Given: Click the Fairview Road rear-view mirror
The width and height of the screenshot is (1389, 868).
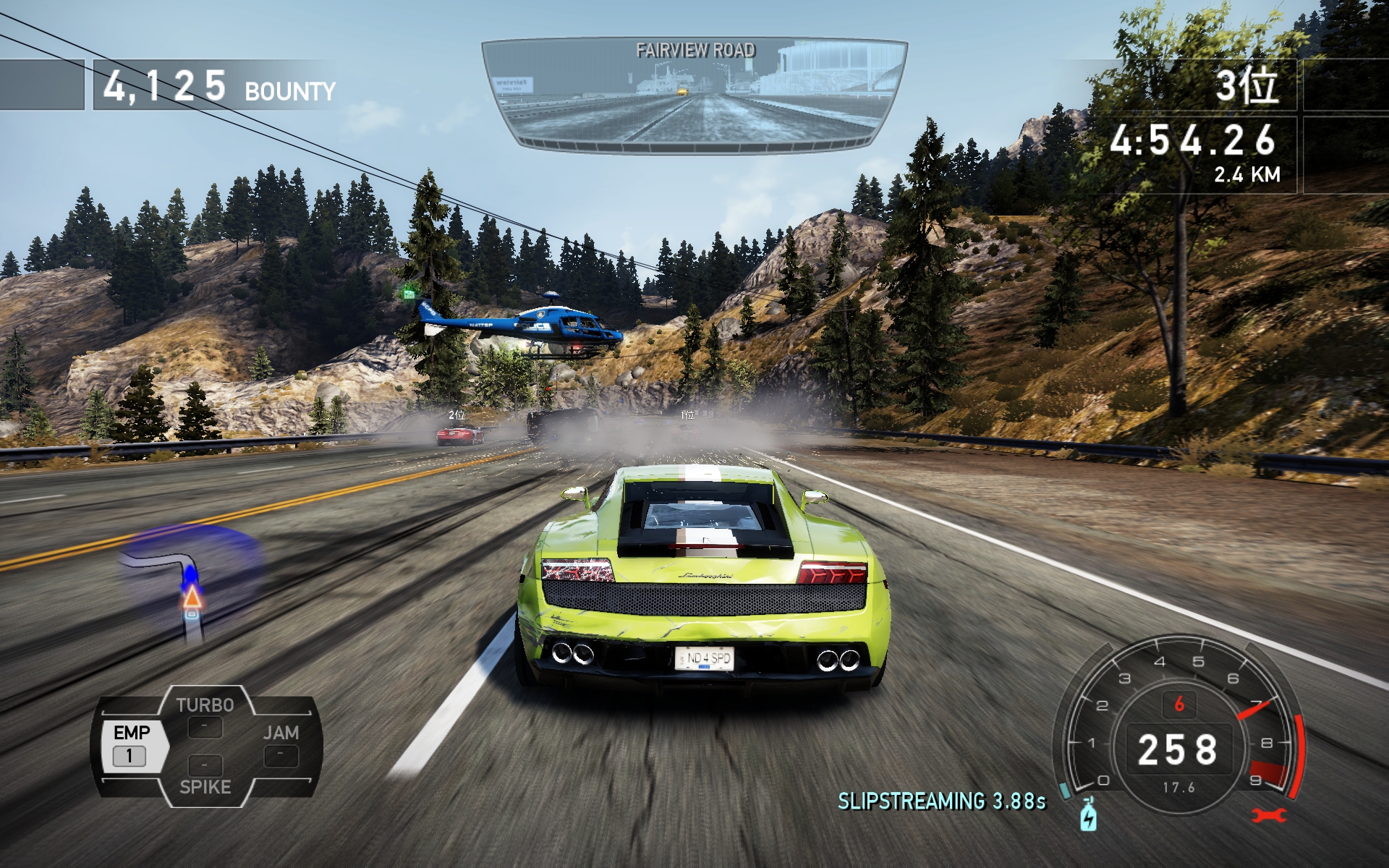Looking at the screenshot, I should (x=694, y=94).
